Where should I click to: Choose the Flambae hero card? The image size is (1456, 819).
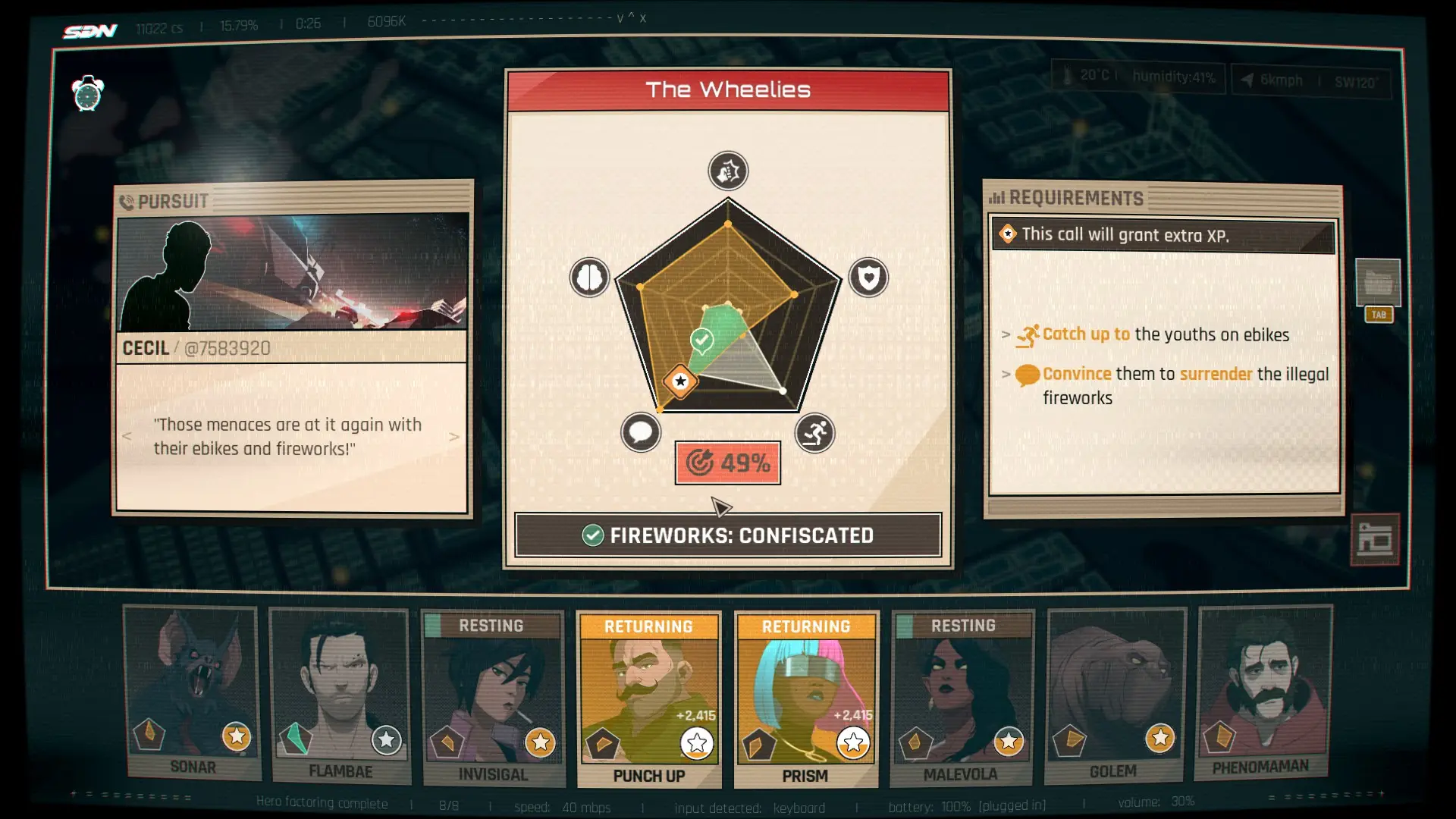(340, 695)
